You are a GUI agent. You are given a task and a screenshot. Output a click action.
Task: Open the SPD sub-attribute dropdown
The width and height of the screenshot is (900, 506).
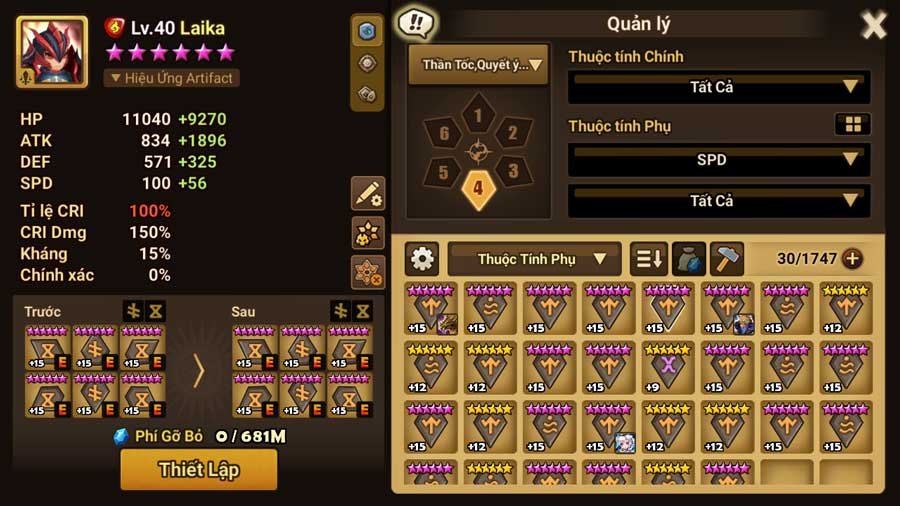718,160
